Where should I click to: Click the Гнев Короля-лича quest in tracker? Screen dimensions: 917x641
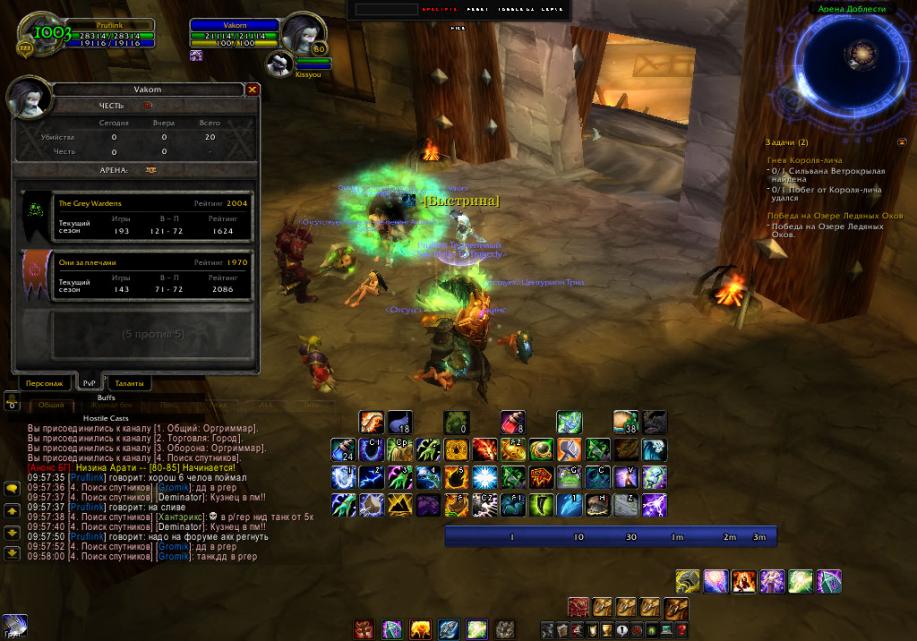[804, 160]
